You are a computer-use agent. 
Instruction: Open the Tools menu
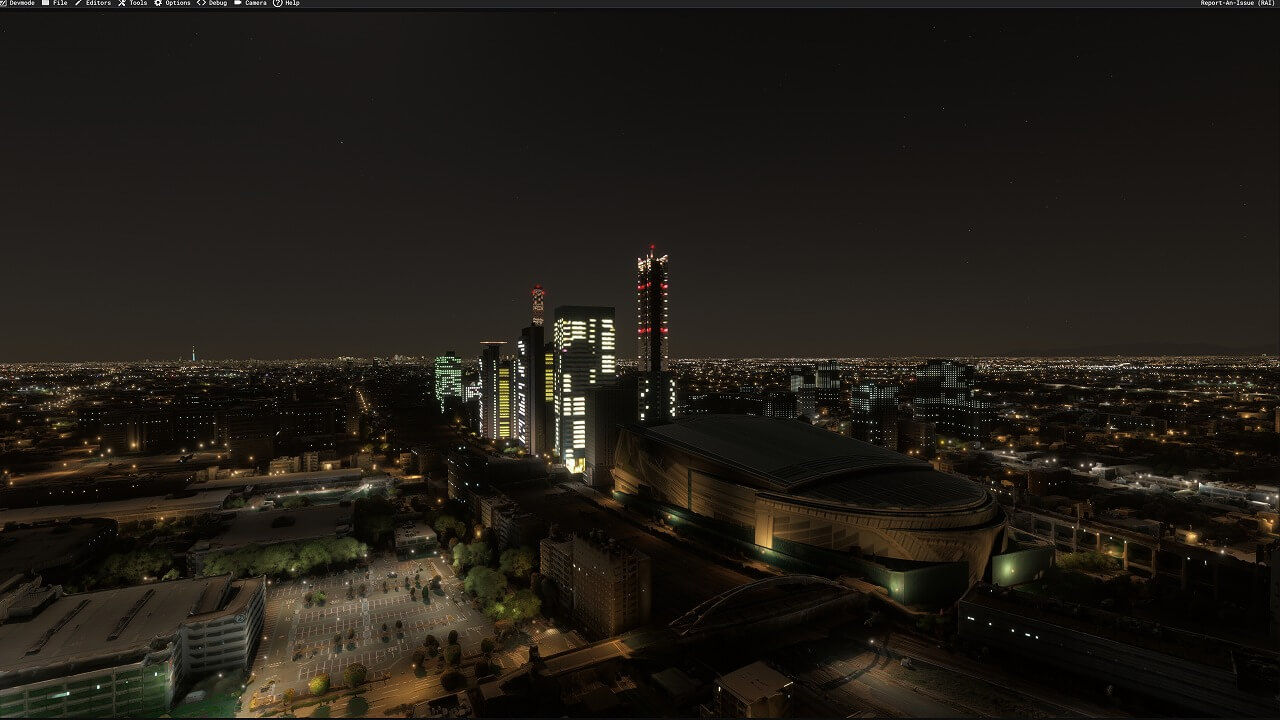pos(137,3)
